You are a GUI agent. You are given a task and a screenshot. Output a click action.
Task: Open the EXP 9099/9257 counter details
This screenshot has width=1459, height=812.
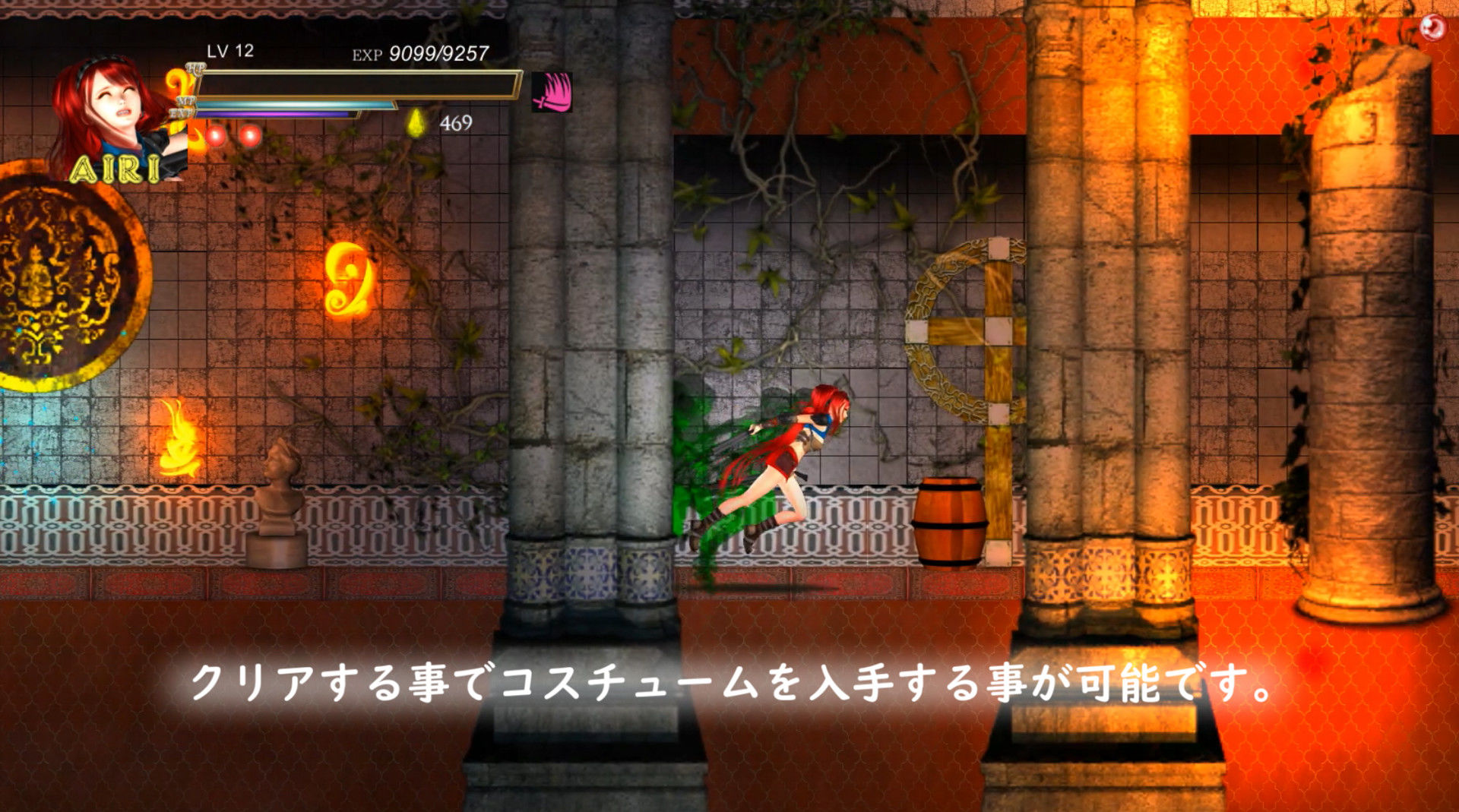pyautogui.click(x=418, y=54)
